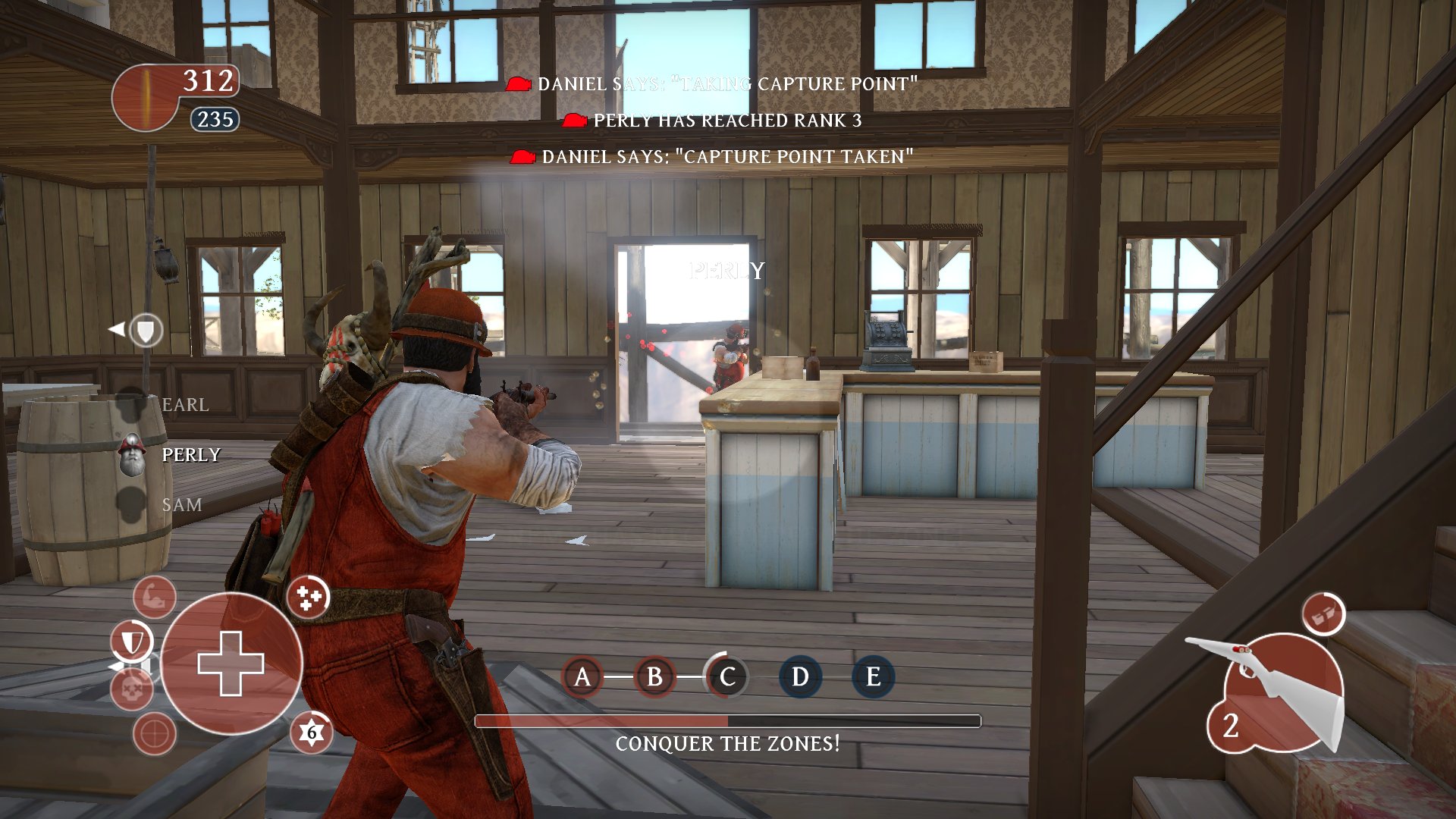Switch to zone tab B

(x=654, y=677)
